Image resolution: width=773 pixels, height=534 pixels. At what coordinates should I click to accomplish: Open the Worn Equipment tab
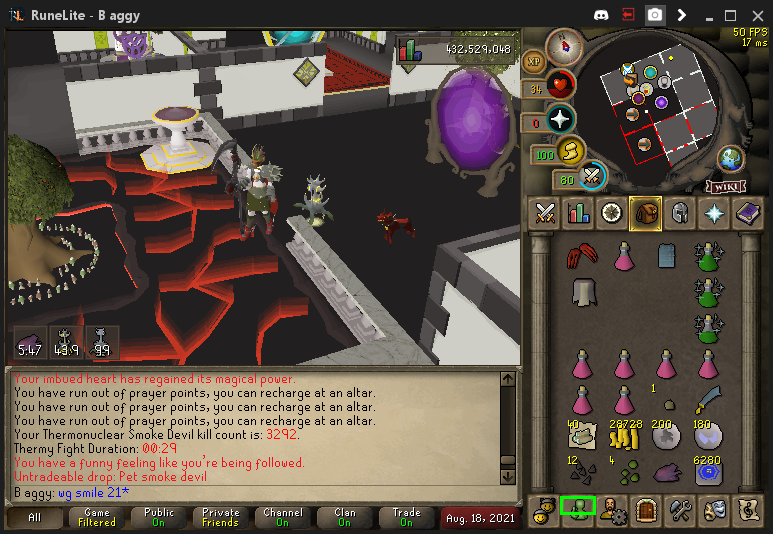pos(679,212)
